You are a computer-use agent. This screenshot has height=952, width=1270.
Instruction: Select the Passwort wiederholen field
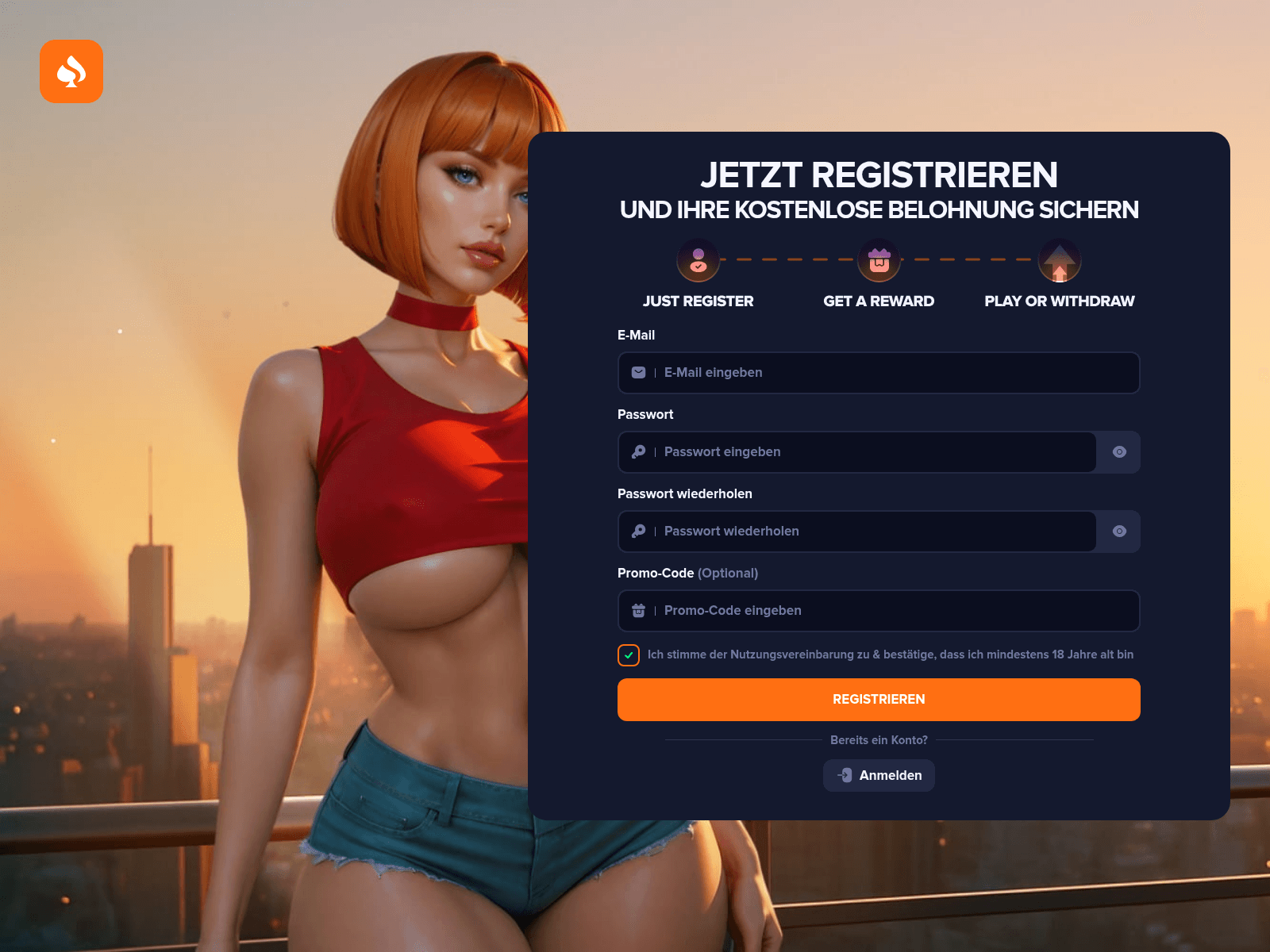pyautogui.click(x=857, y=532)
